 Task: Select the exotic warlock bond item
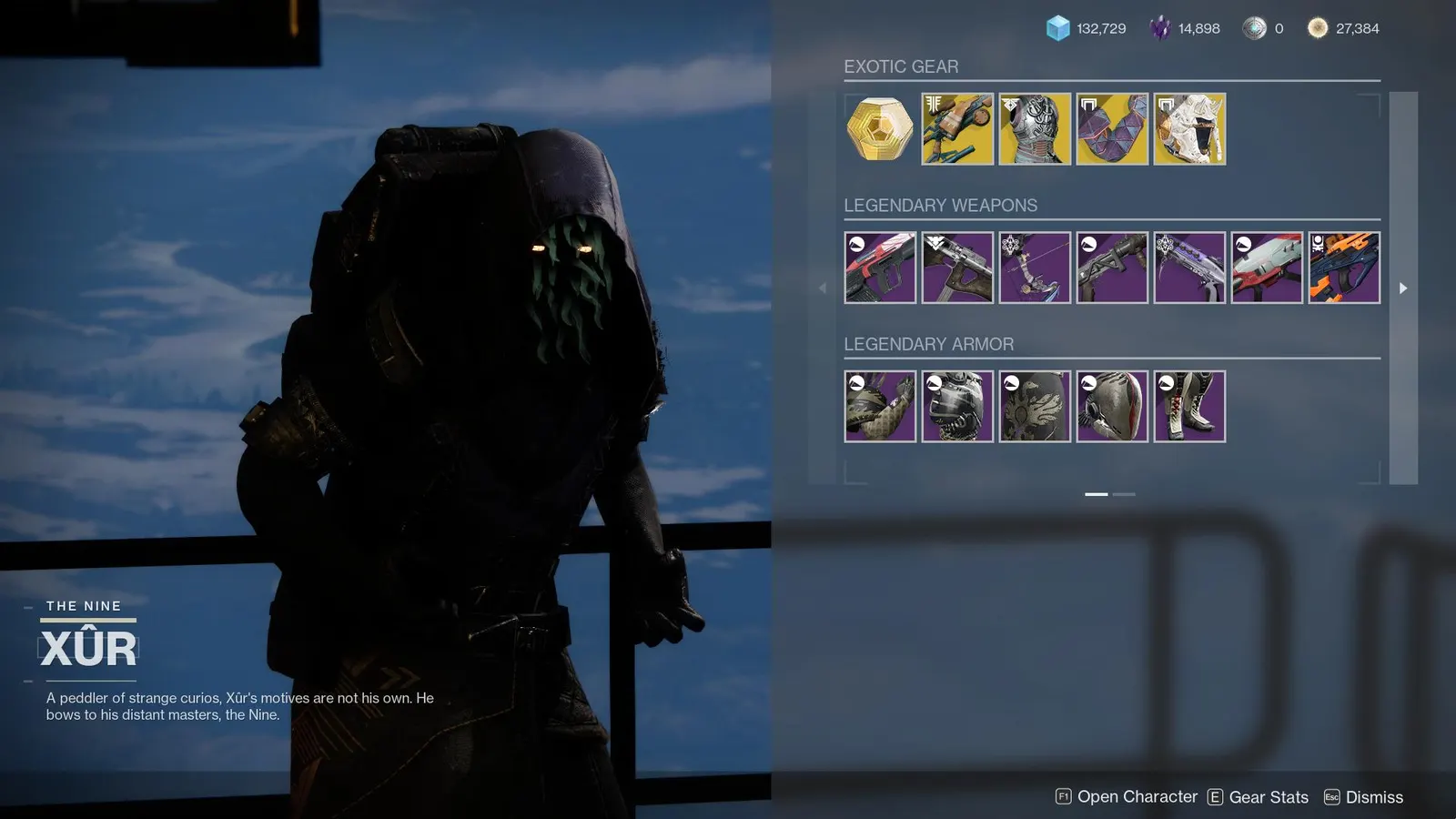[x=1112, y=128]
